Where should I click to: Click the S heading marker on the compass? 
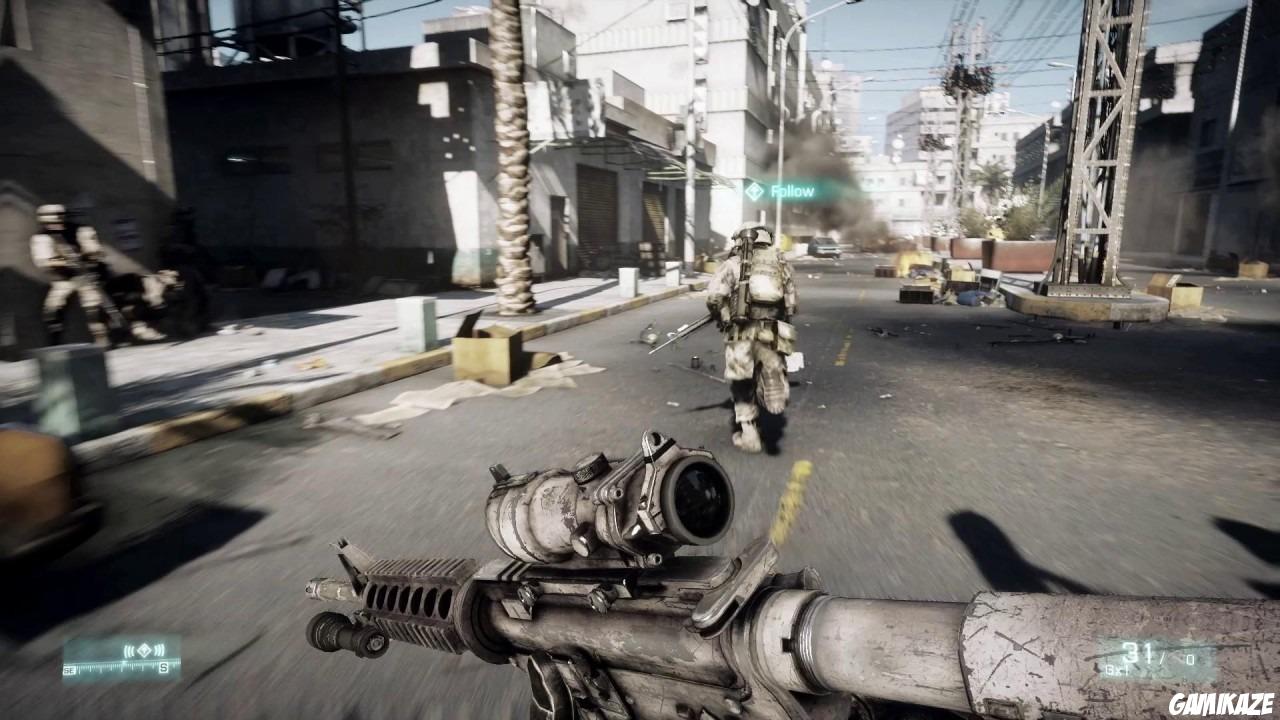[x=163, y=667]
